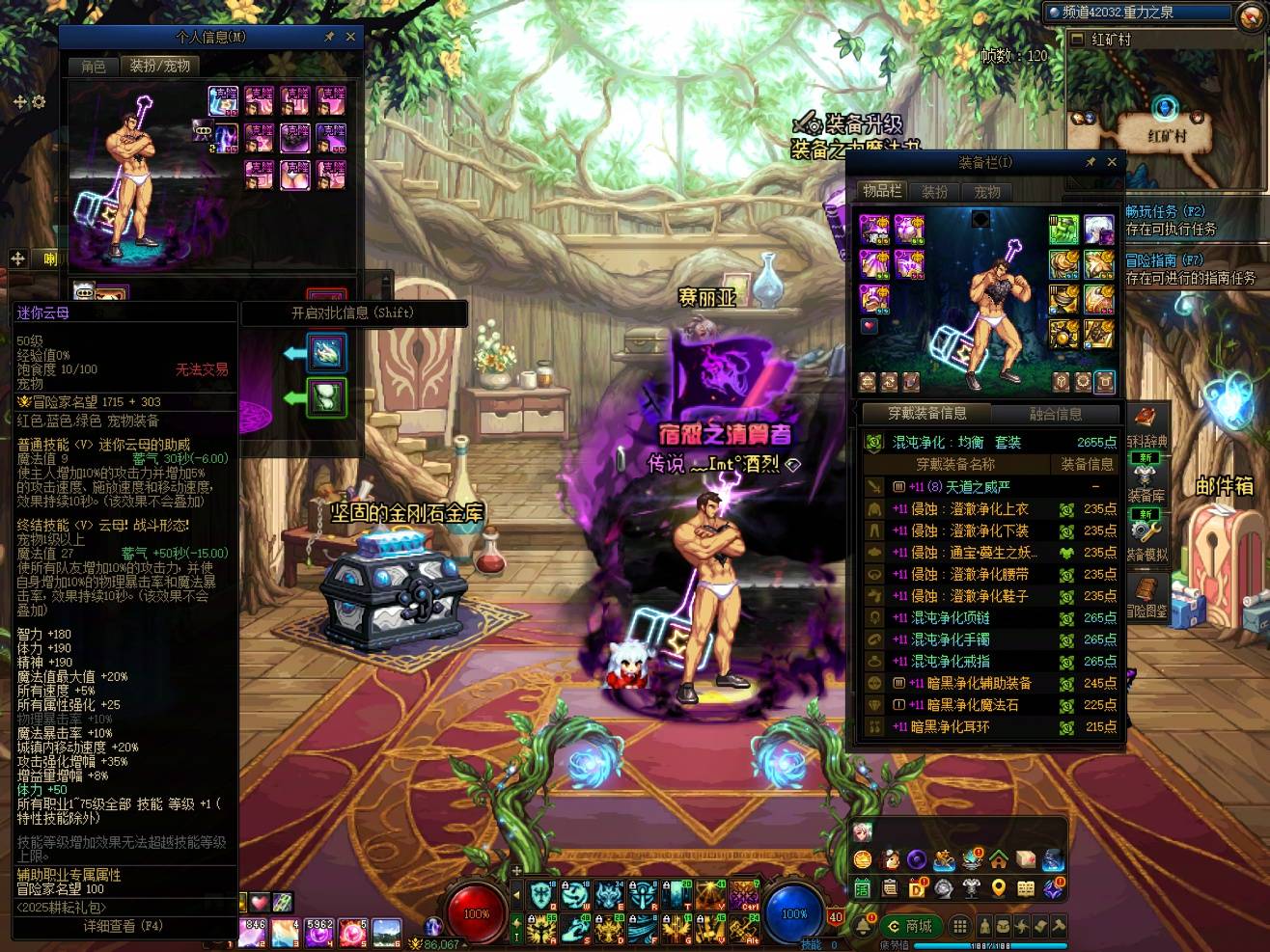Select the green-framed pet equipment slot
Screen dimensions: 1270x952
pos(326,397)
